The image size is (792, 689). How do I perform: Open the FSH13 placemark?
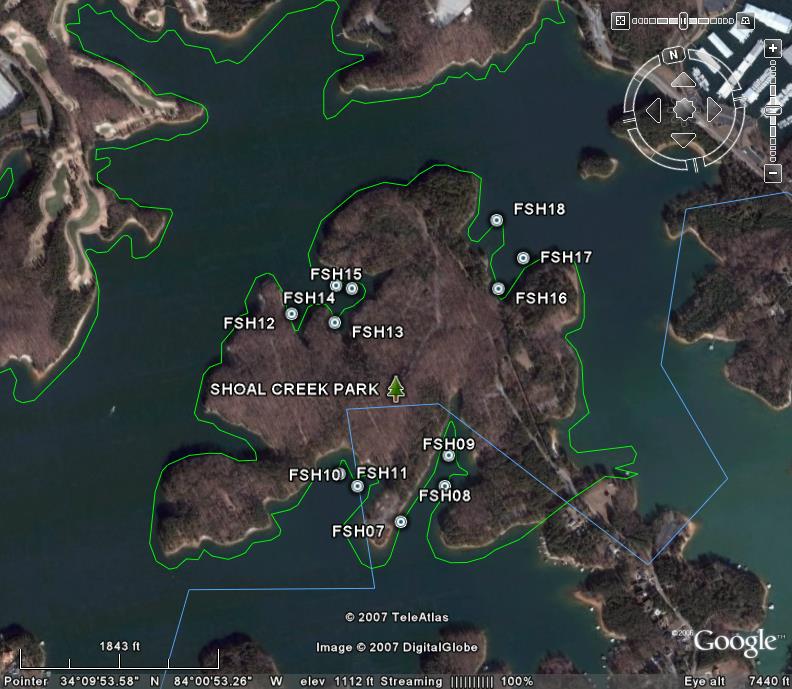click(335, 323)
